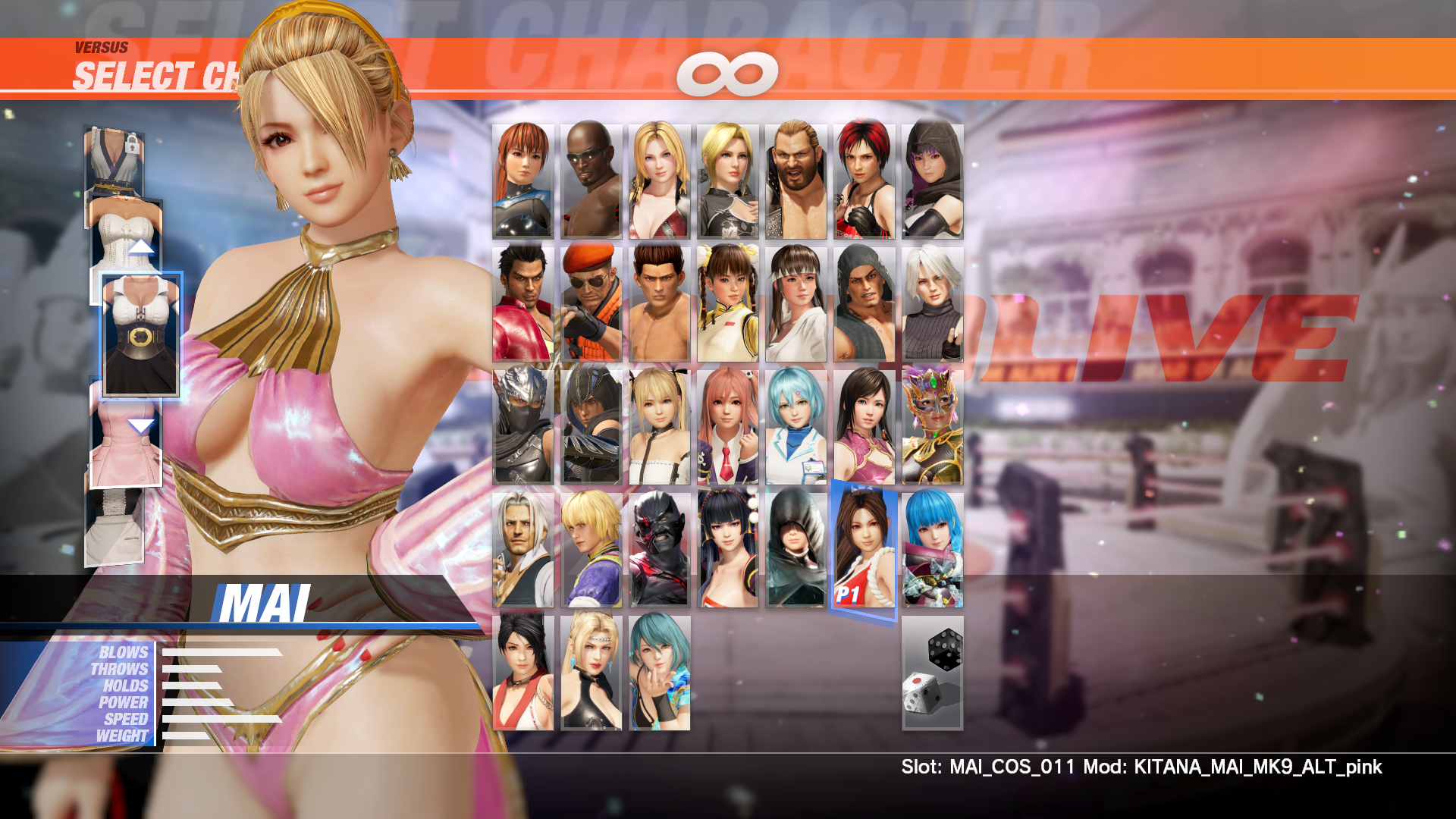The width and height of the screenshot is (1456, 819).
Task: Pick La Mariposa in the golden mask
Action: 933,426
